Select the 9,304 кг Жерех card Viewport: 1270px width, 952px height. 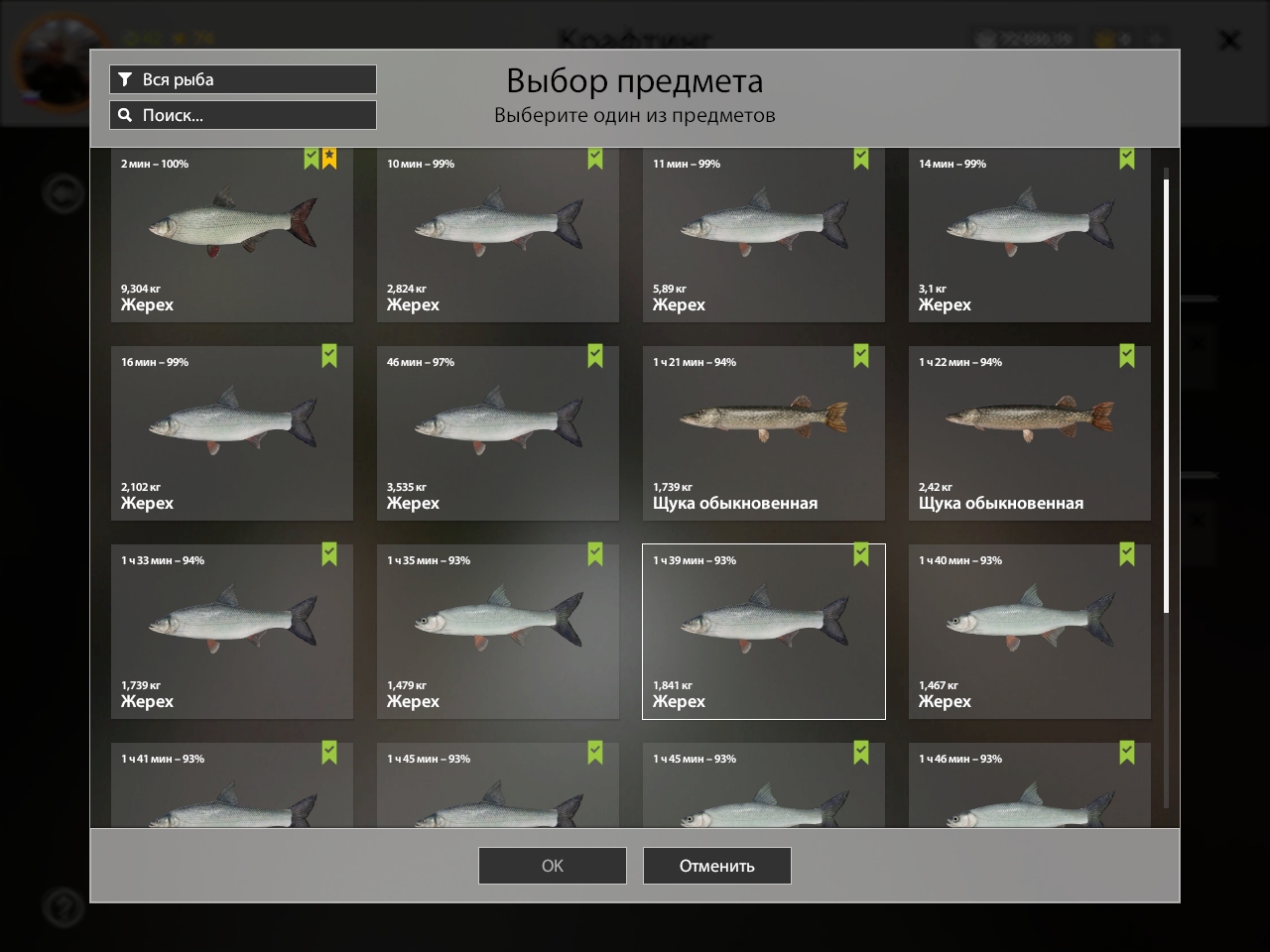(232, 235)
